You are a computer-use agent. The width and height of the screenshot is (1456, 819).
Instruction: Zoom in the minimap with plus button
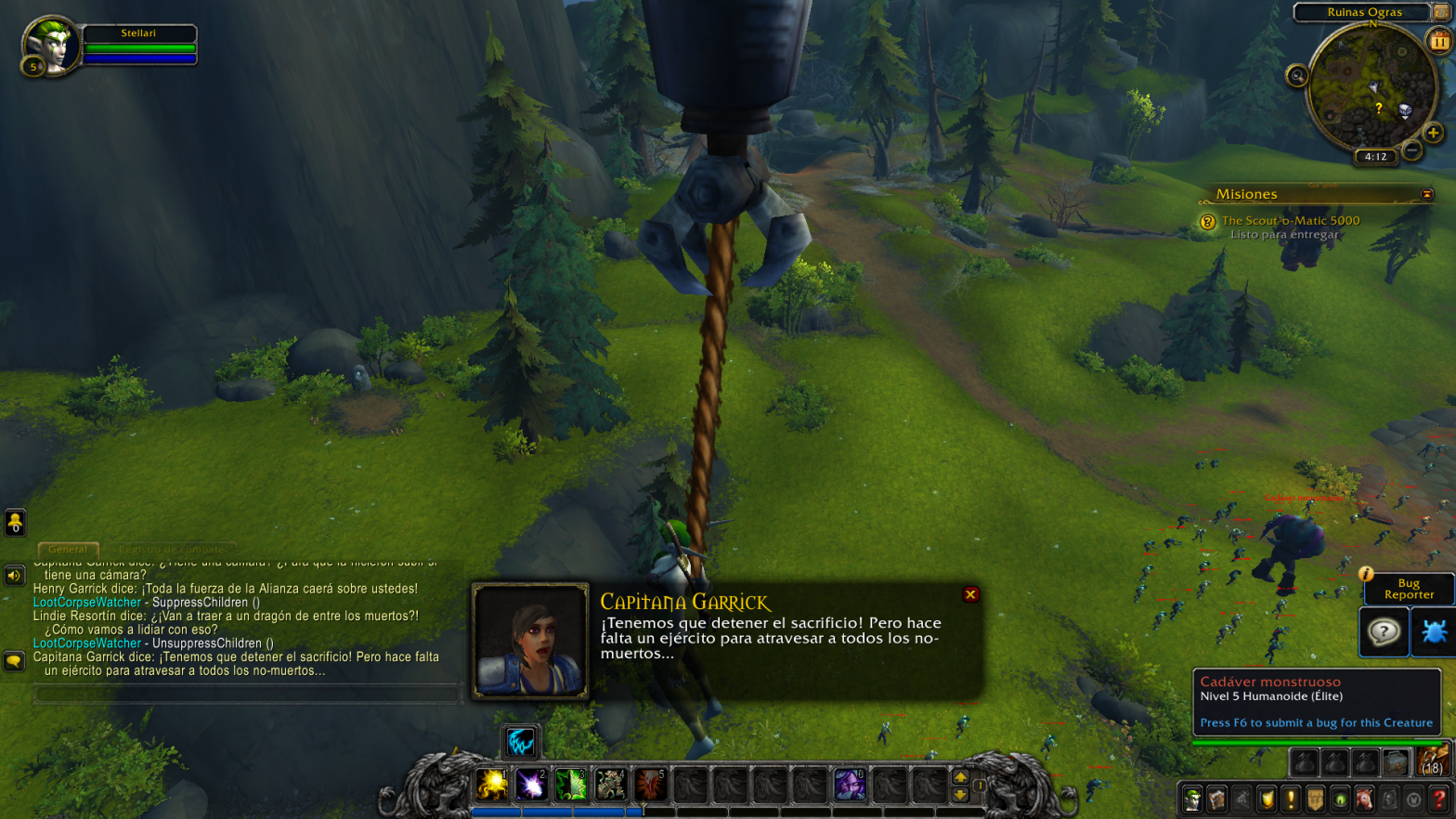coord(1434,133)
